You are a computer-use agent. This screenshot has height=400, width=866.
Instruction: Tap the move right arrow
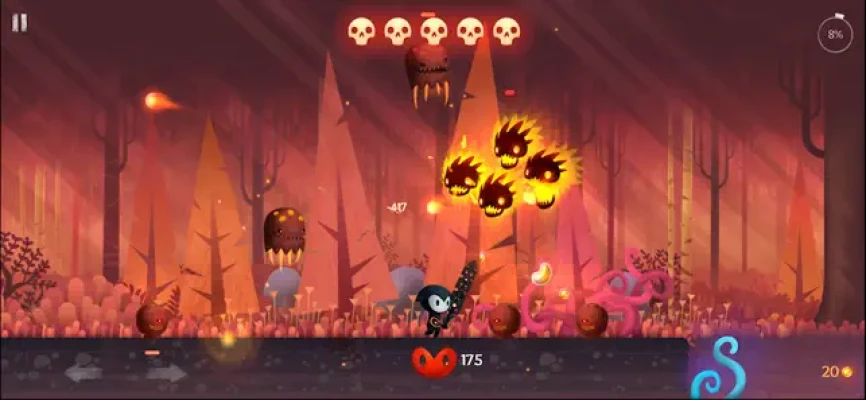[x=166, y=373]
